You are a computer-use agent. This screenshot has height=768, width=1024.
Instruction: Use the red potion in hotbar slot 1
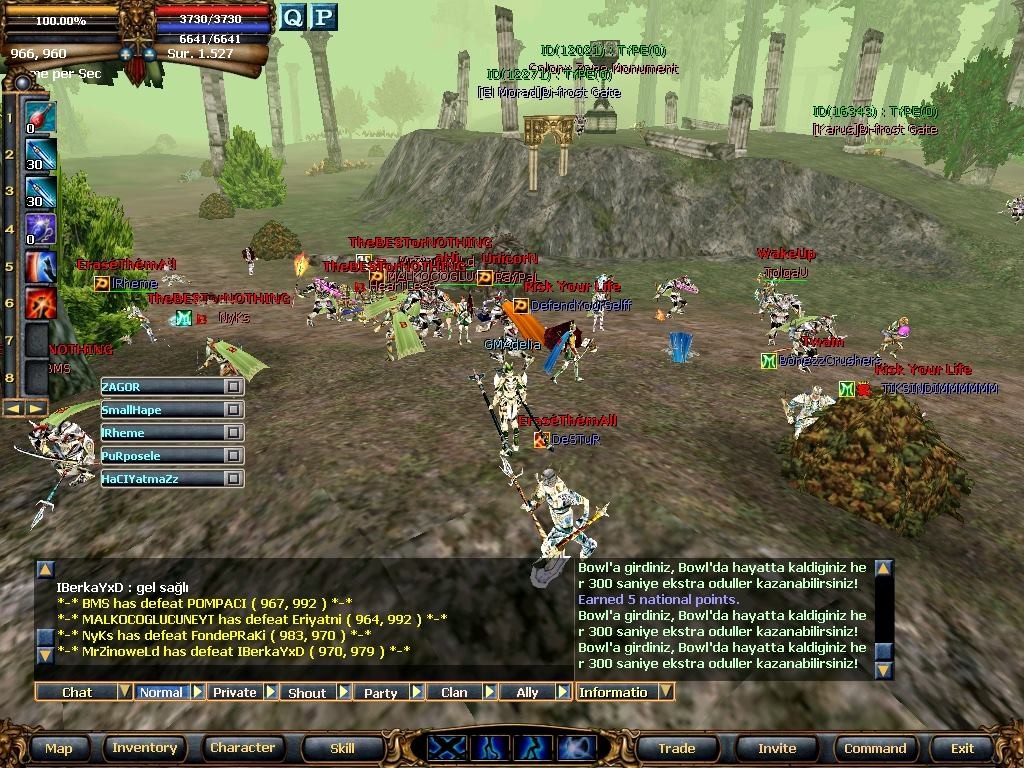pos(39,118)
